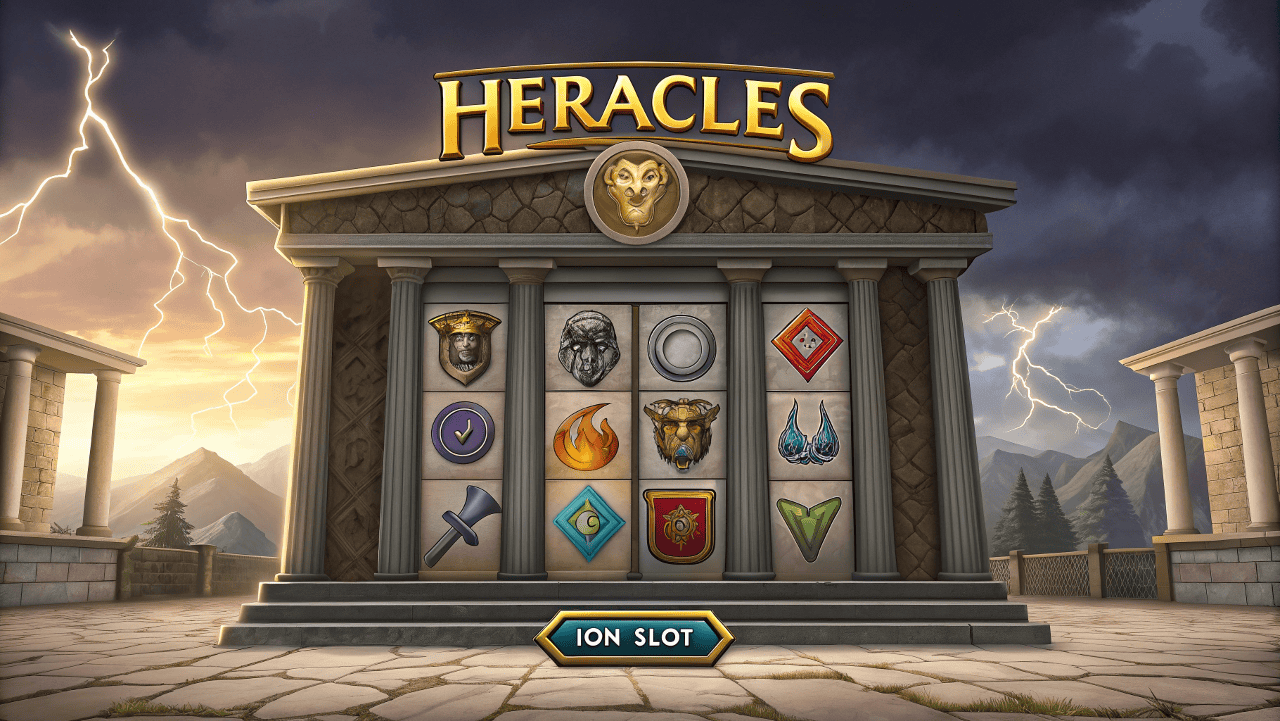Click the green V arrow symbol
The width and height of the screenshot is (1280, 721).
805,523
